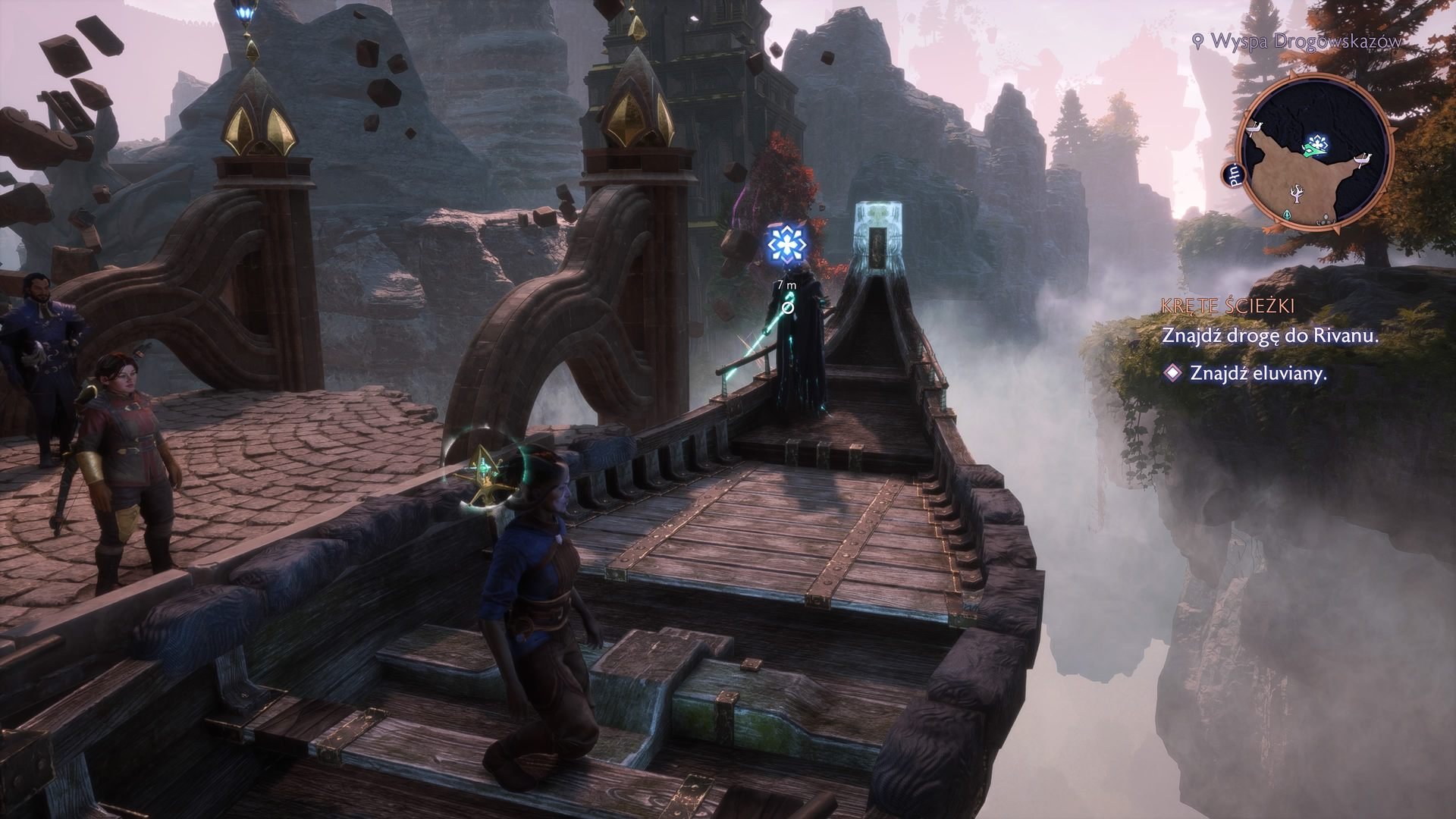
Task: Select the left boat marker on the minimap
Action: (1254, 128)
